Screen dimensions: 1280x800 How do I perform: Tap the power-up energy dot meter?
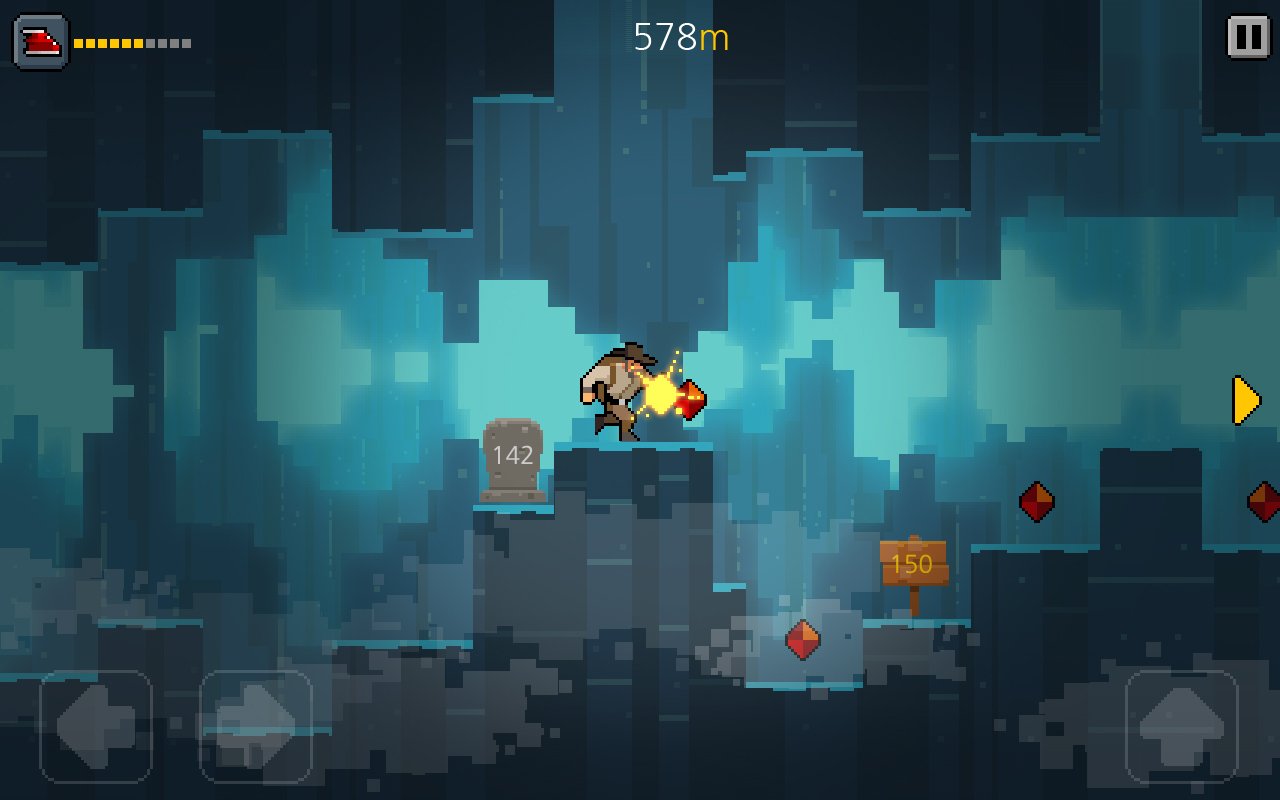[130, 42]
